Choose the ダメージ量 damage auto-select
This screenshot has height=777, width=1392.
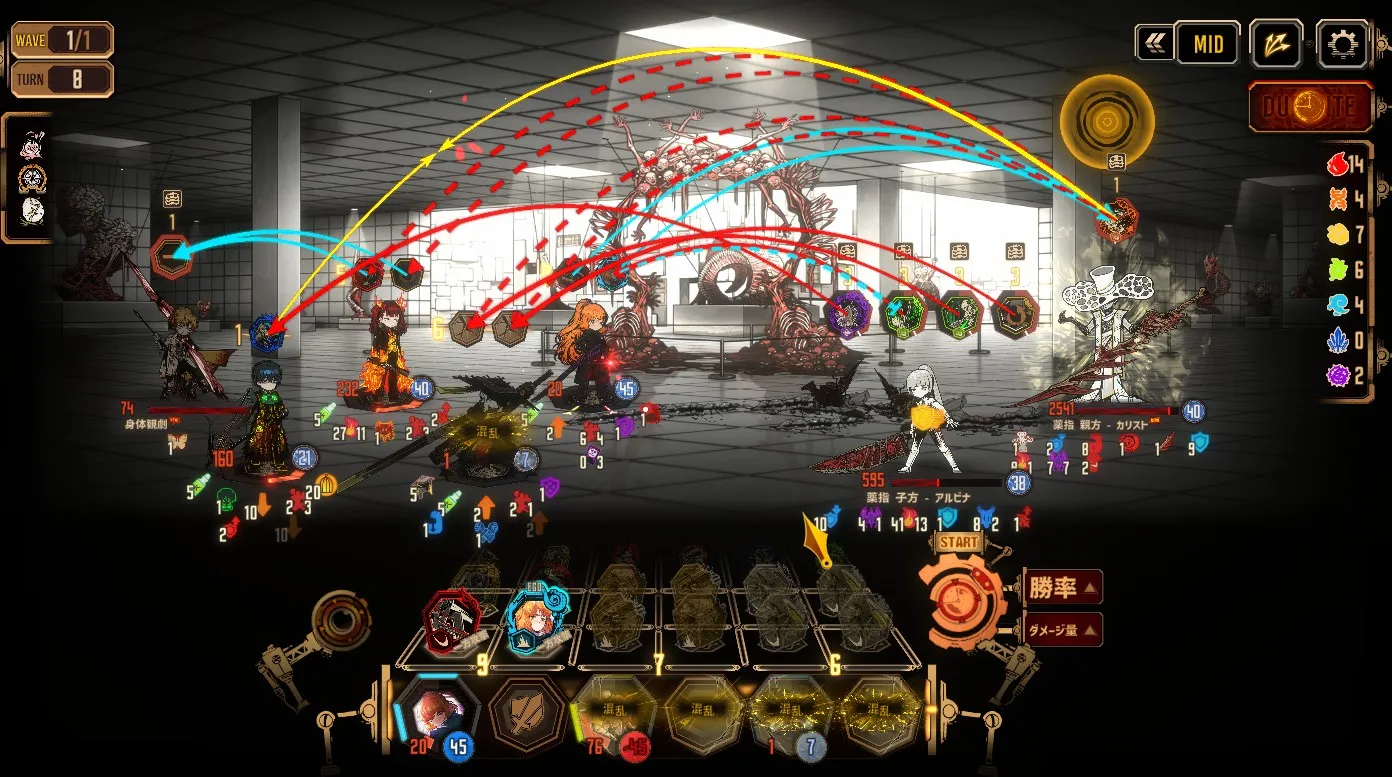coord(1063,630)
